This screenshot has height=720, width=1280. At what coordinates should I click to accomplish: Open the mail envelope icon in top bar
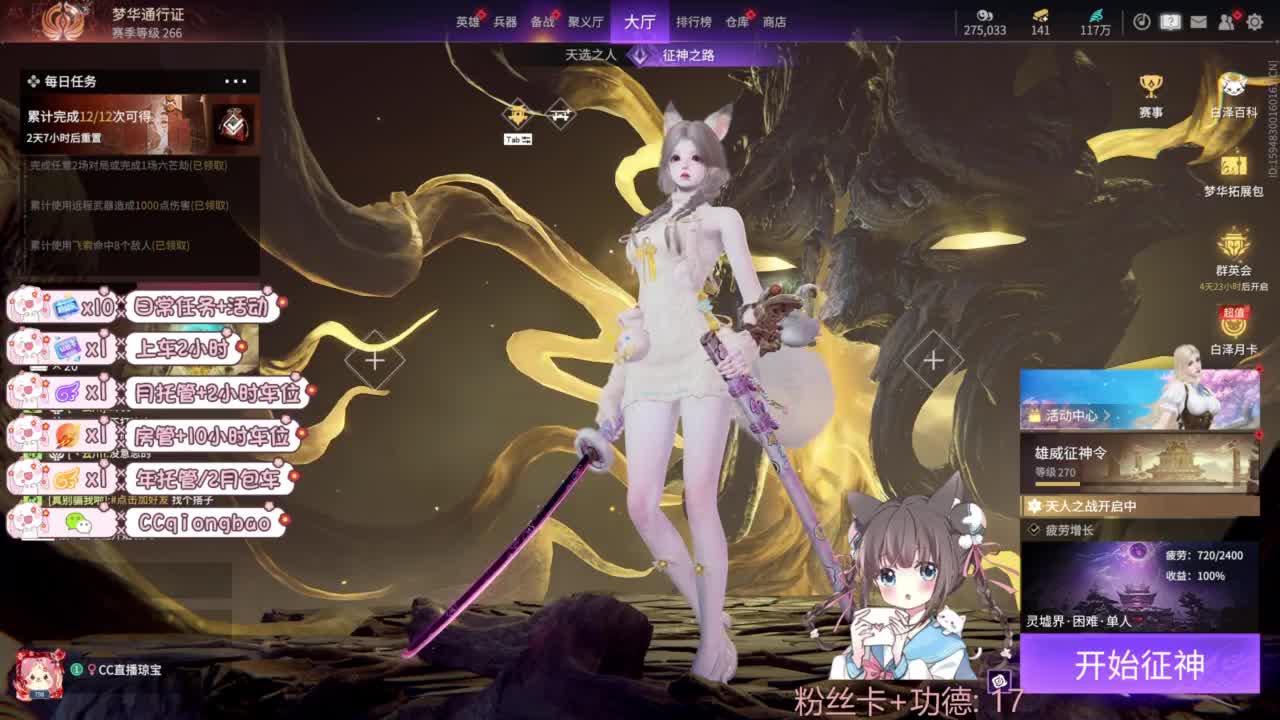point(1198,22)
